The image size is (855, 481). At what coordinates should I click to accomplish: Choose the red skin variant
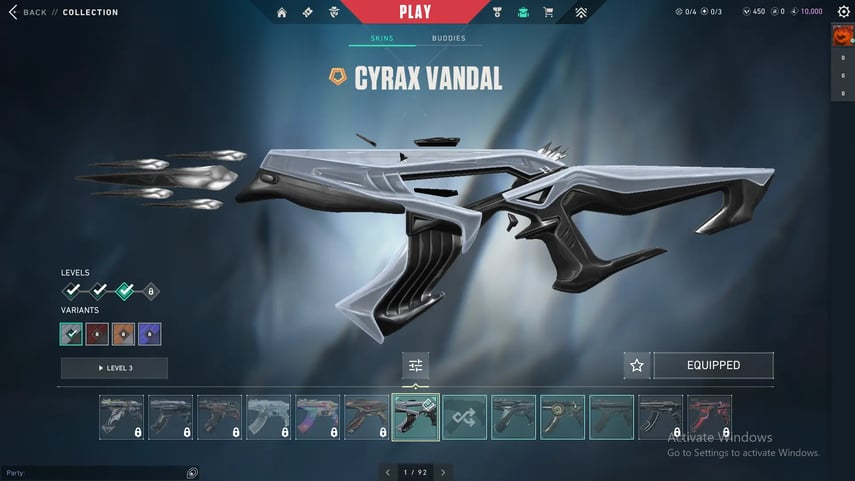(98, 334)
